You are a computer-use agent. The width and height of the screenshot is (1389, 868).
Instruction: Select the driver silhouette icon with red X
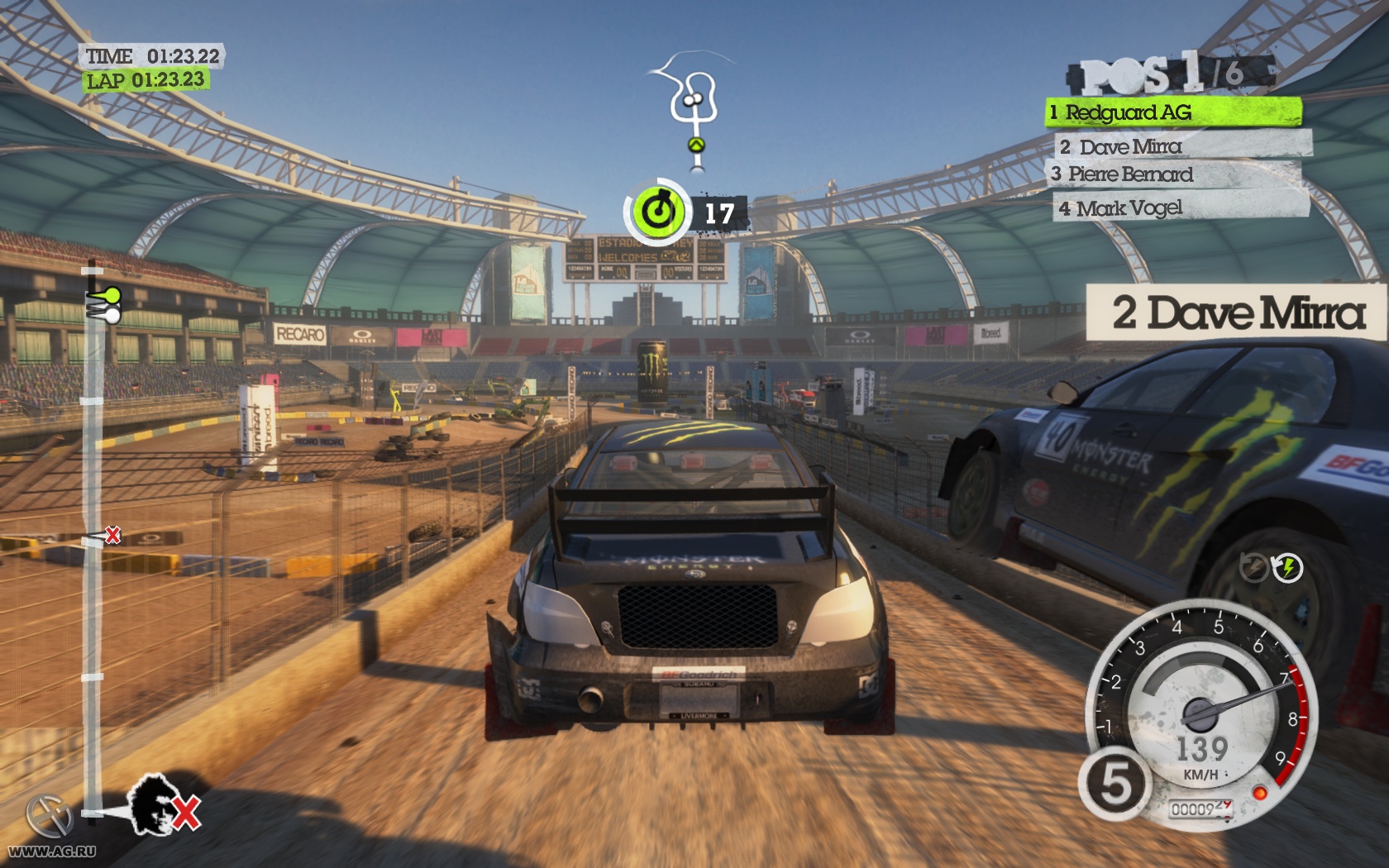point(161,803)
